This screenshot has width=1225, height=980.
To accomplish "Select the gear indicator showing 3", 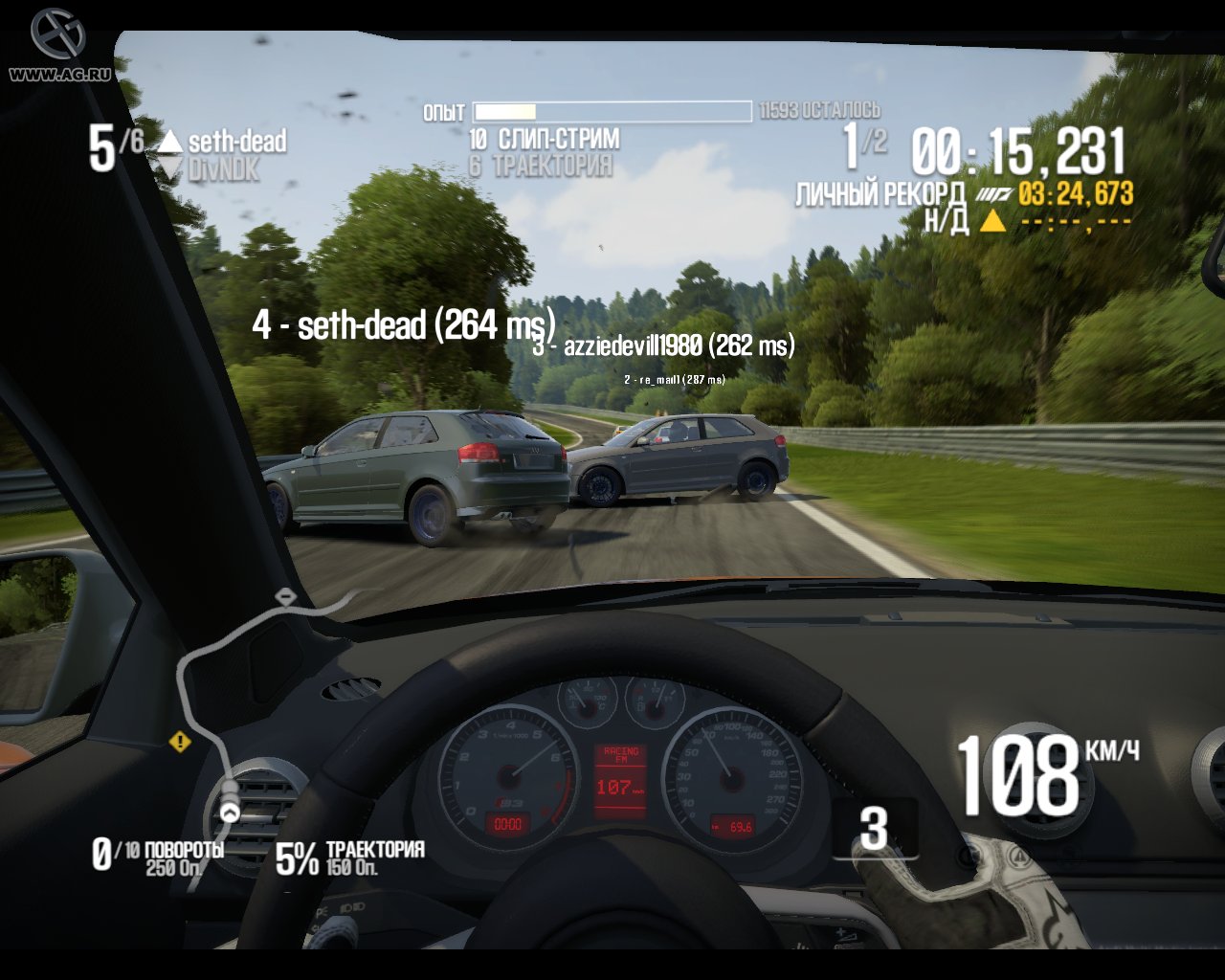I will click(x=873, y=829).
